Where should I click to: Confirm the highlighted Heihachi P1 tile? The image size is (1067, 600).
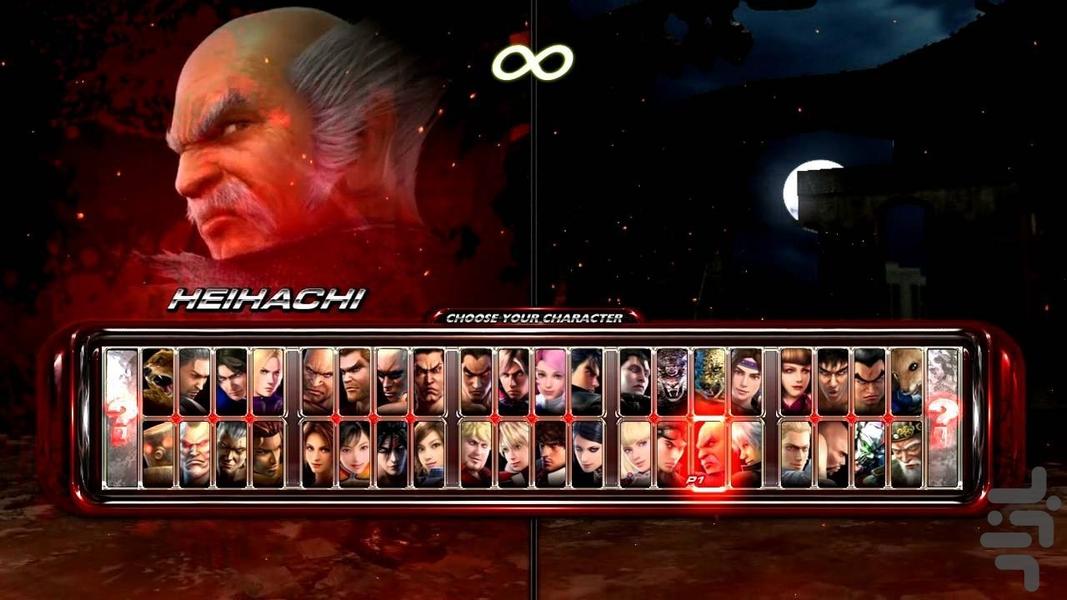click(x=709, y=453)
